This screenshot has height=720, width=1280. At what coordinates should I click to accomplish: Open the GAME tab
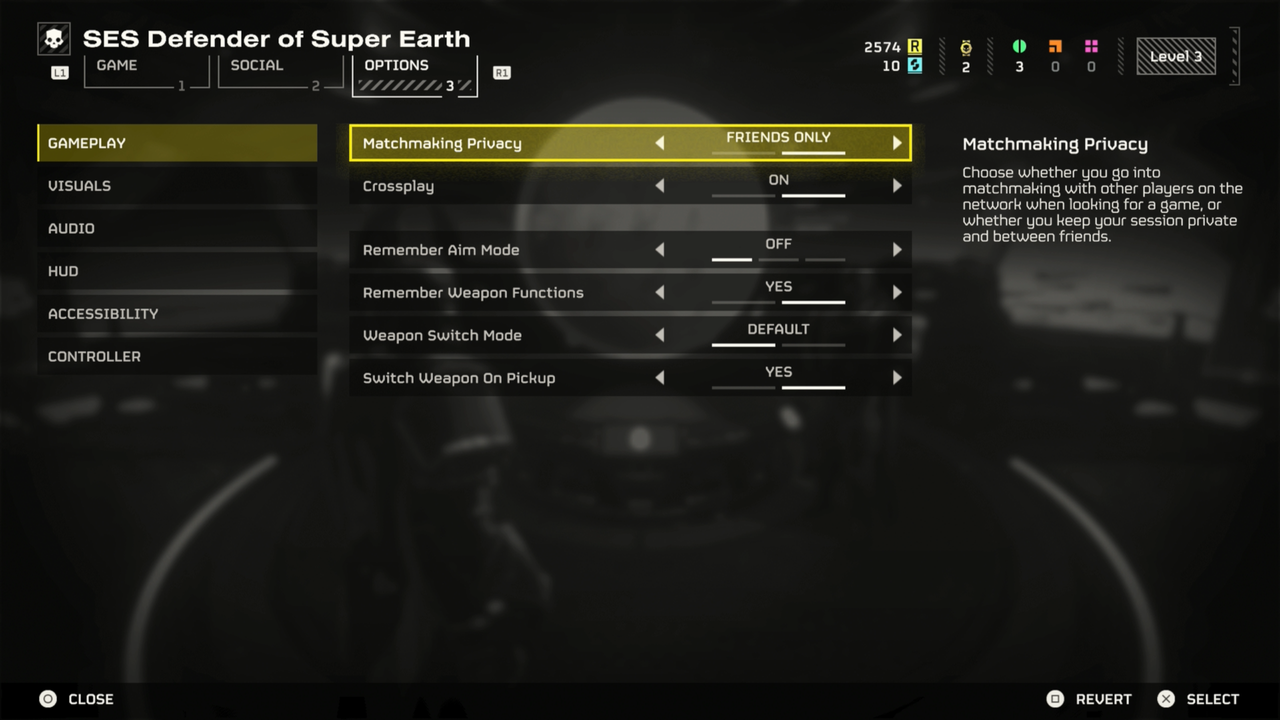pos(116,65)
